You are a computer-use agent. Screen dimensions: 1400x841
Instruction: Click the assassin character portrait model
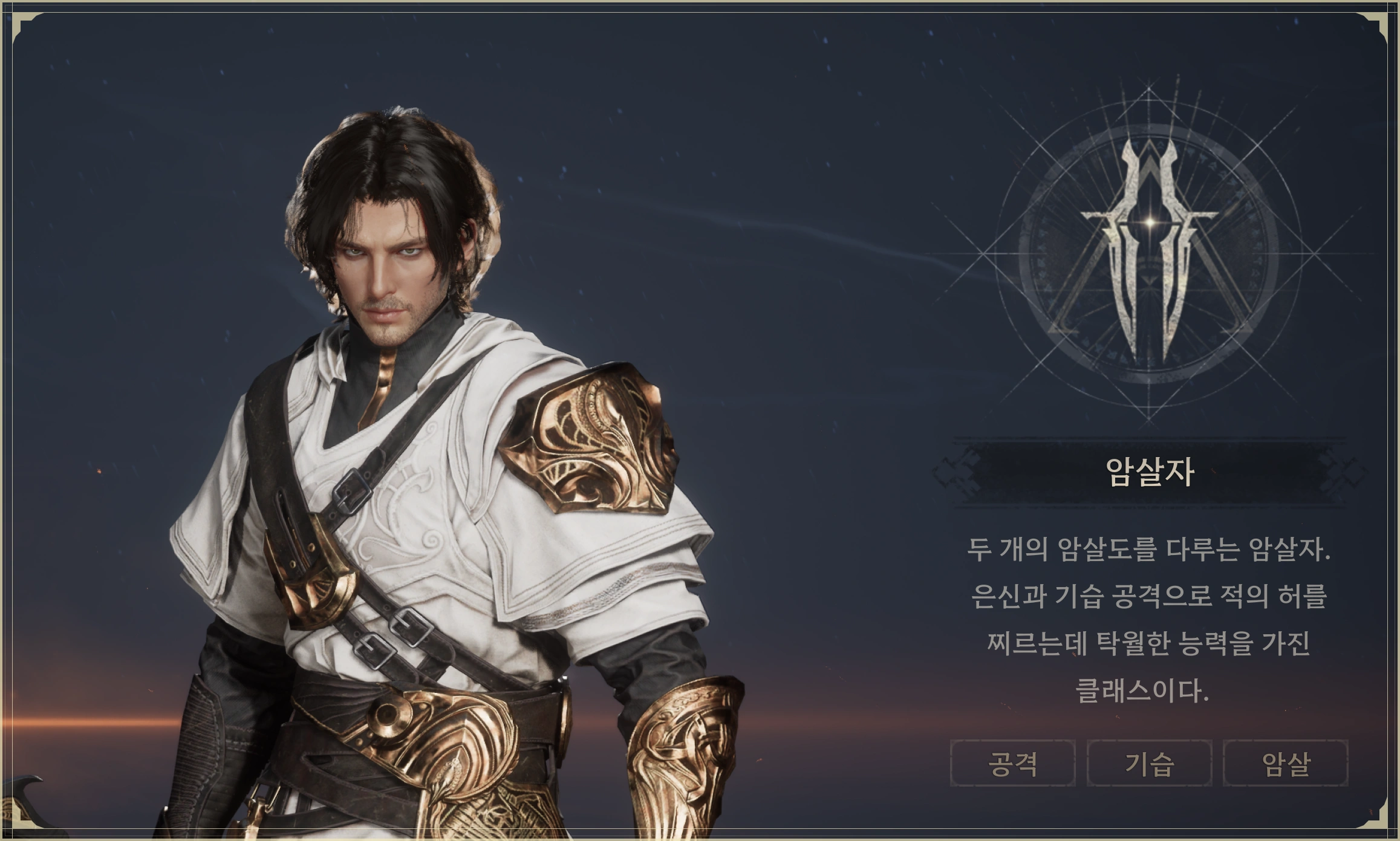(423, 423)
